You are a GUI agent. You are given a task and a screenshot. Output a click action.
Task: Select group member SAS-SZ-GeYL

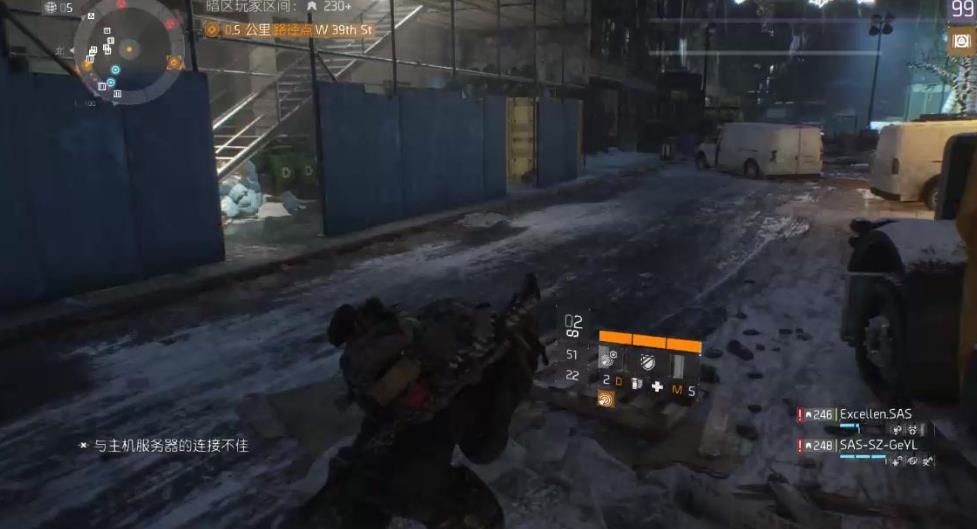coord(877,445)
